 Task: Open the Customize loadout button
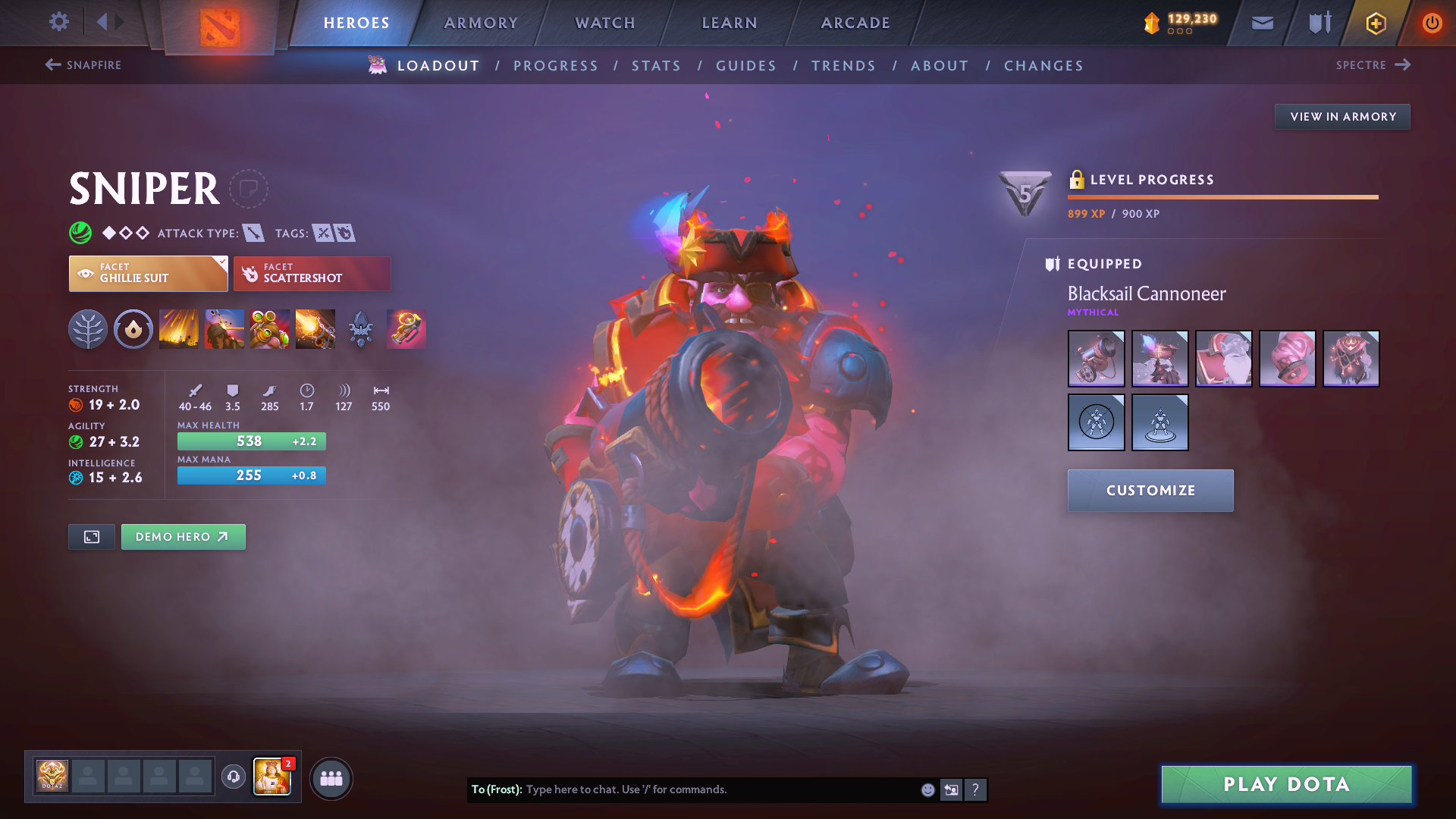(1150, 491)
